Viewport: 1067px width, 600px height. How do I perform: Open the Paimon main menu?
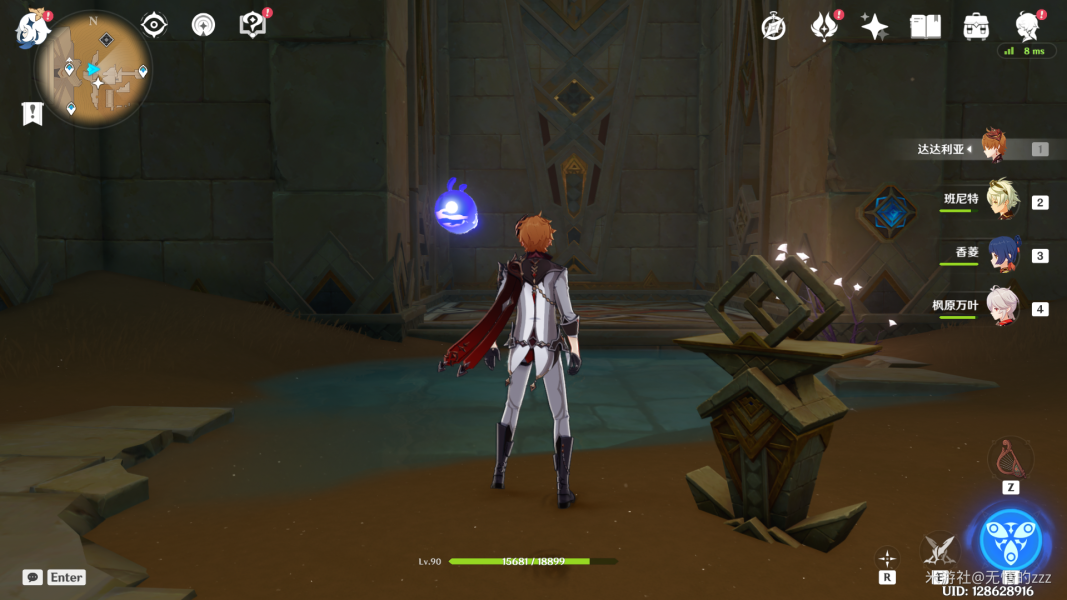click(x=32, y=29)
